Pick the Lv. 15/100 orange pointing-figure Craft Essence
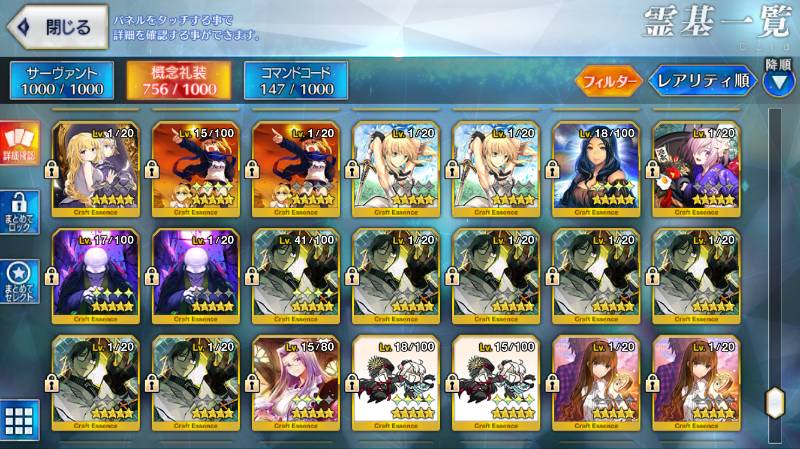Viewport: 800px width, 449px height. pyautogui.click(x=196, y=166)
